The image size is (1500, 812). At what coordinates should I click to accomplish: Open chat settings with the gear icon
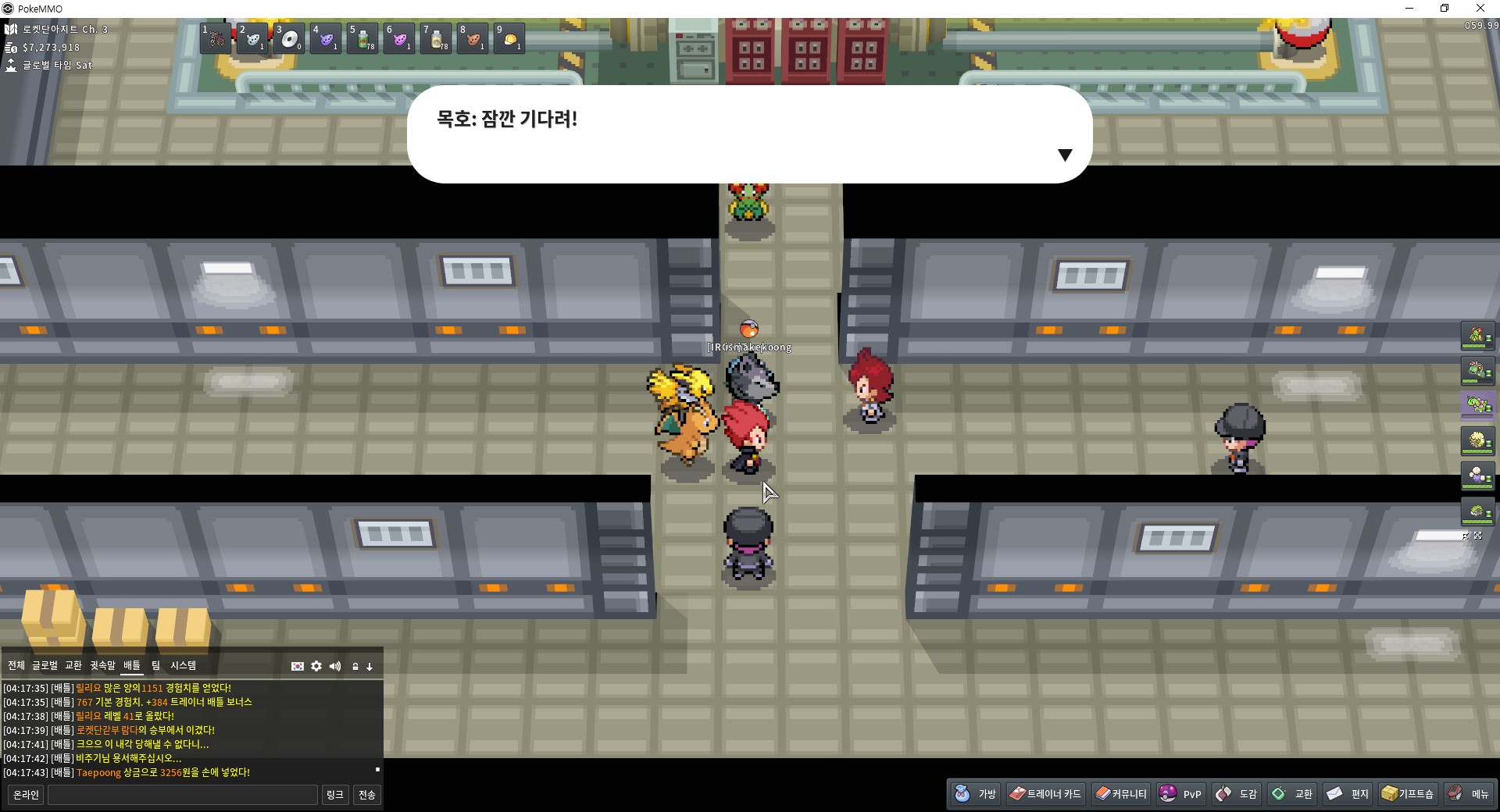tap(316, 666)
